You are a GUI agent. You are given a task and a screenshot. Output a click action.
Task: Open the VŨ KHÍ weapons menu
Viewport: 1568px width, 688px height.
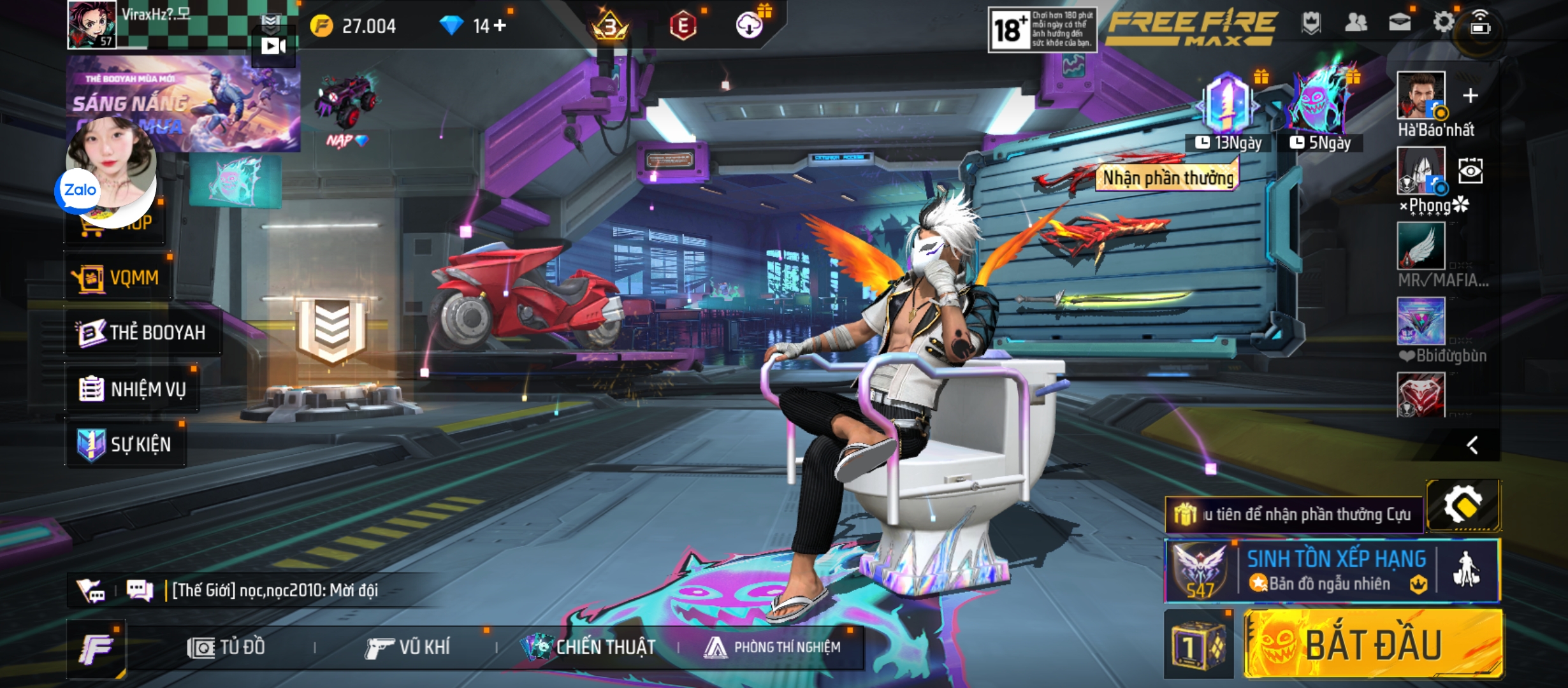pyautogui.click(x=408, y=648)
